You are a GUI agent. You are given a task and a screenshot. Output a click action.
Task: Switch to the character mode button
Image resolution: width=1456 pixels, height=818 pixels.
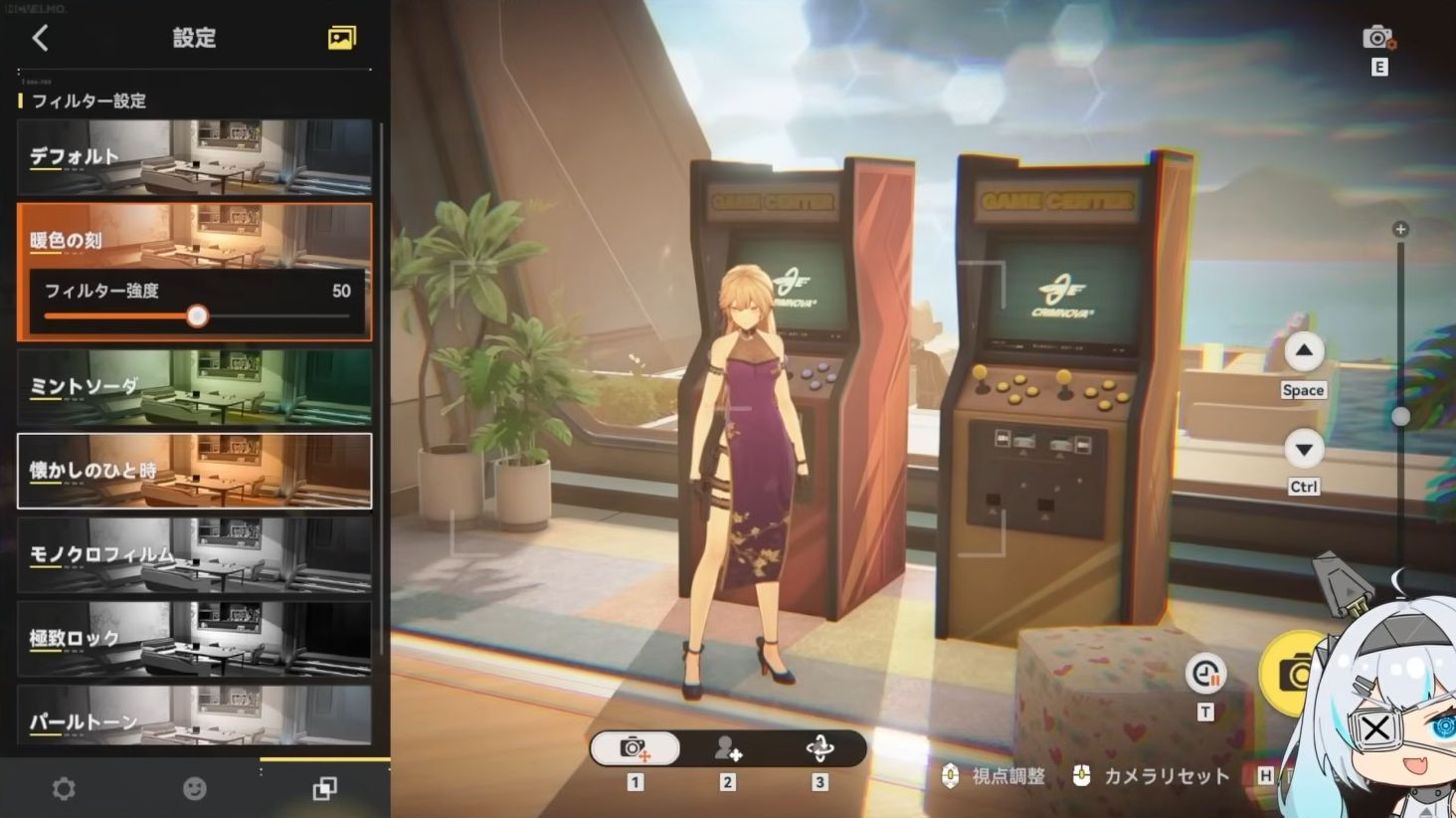(727, 748)
